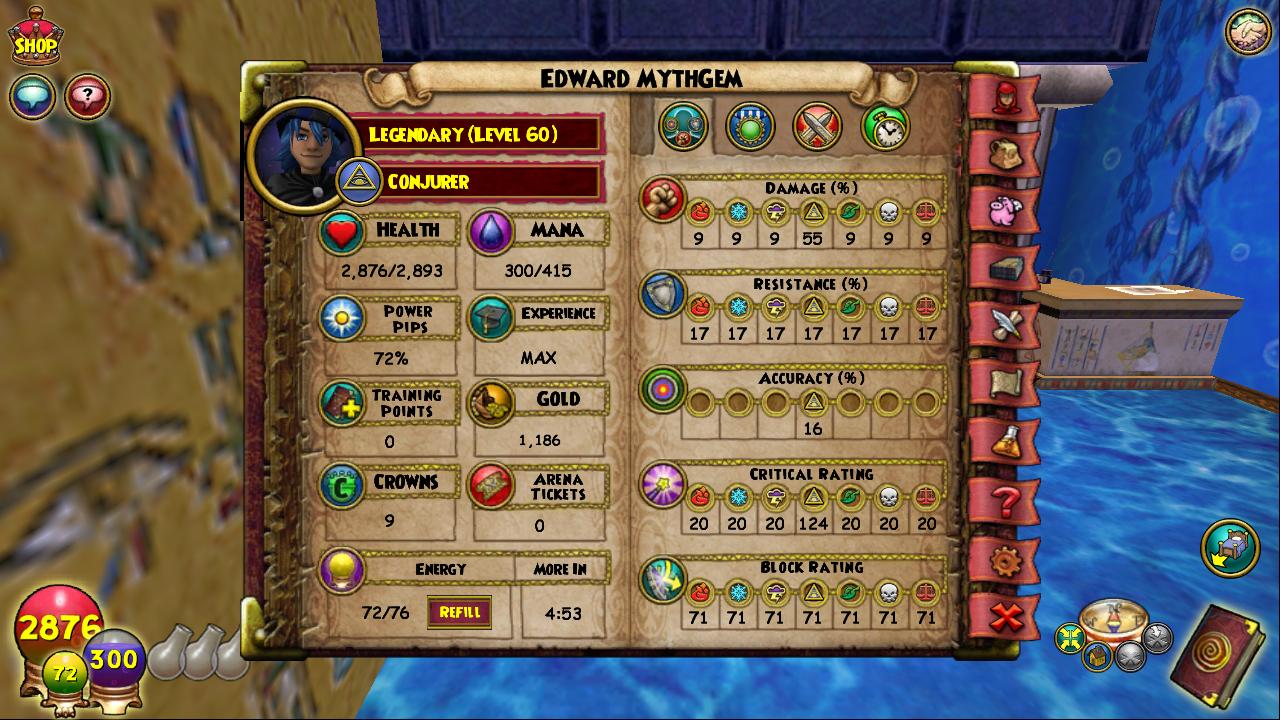Select the quill and parchment tab
Image resolution: width=1280 pixels, height=720 pixels.
pos(1004,326)
